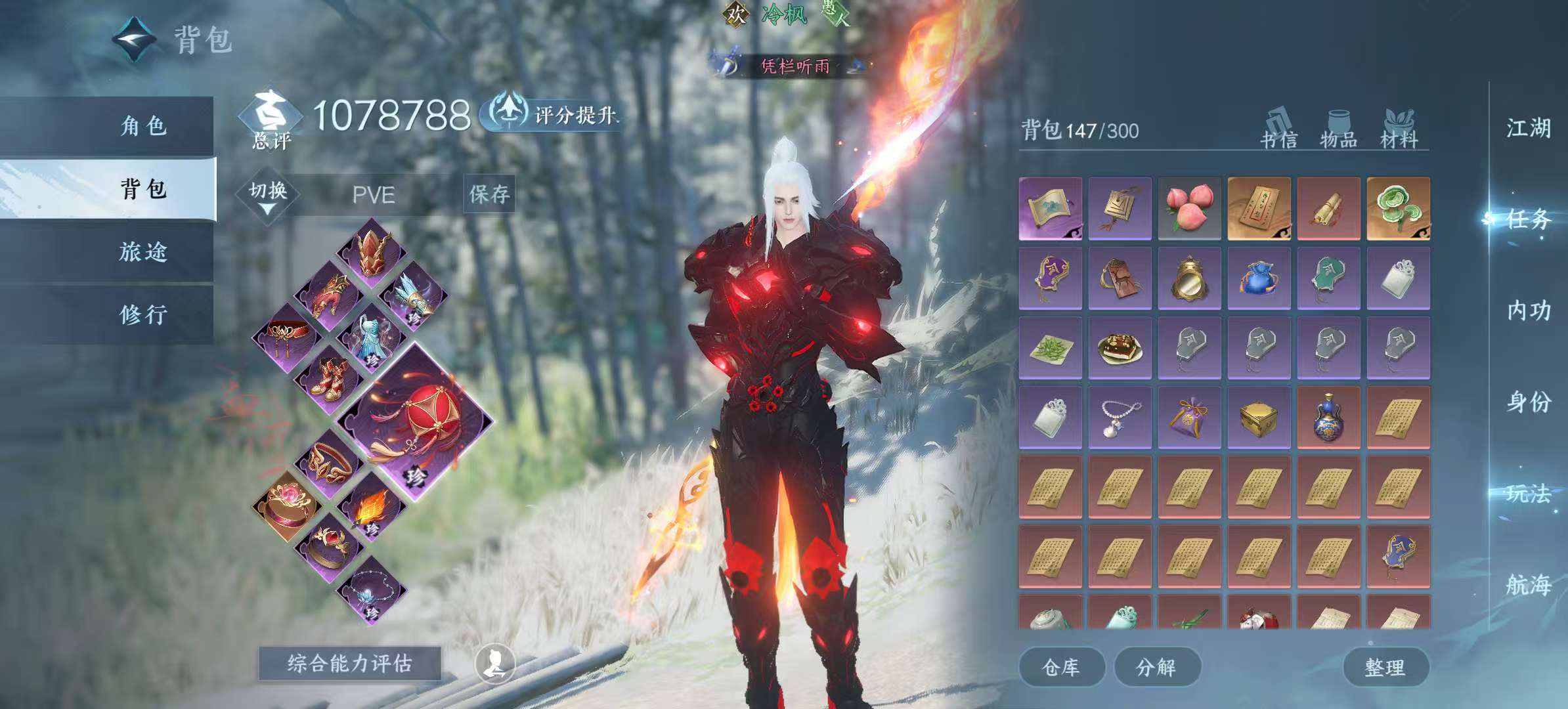Select the peaches item slot
This screenshot has height=709, width=1568.
click(1189, 208)
